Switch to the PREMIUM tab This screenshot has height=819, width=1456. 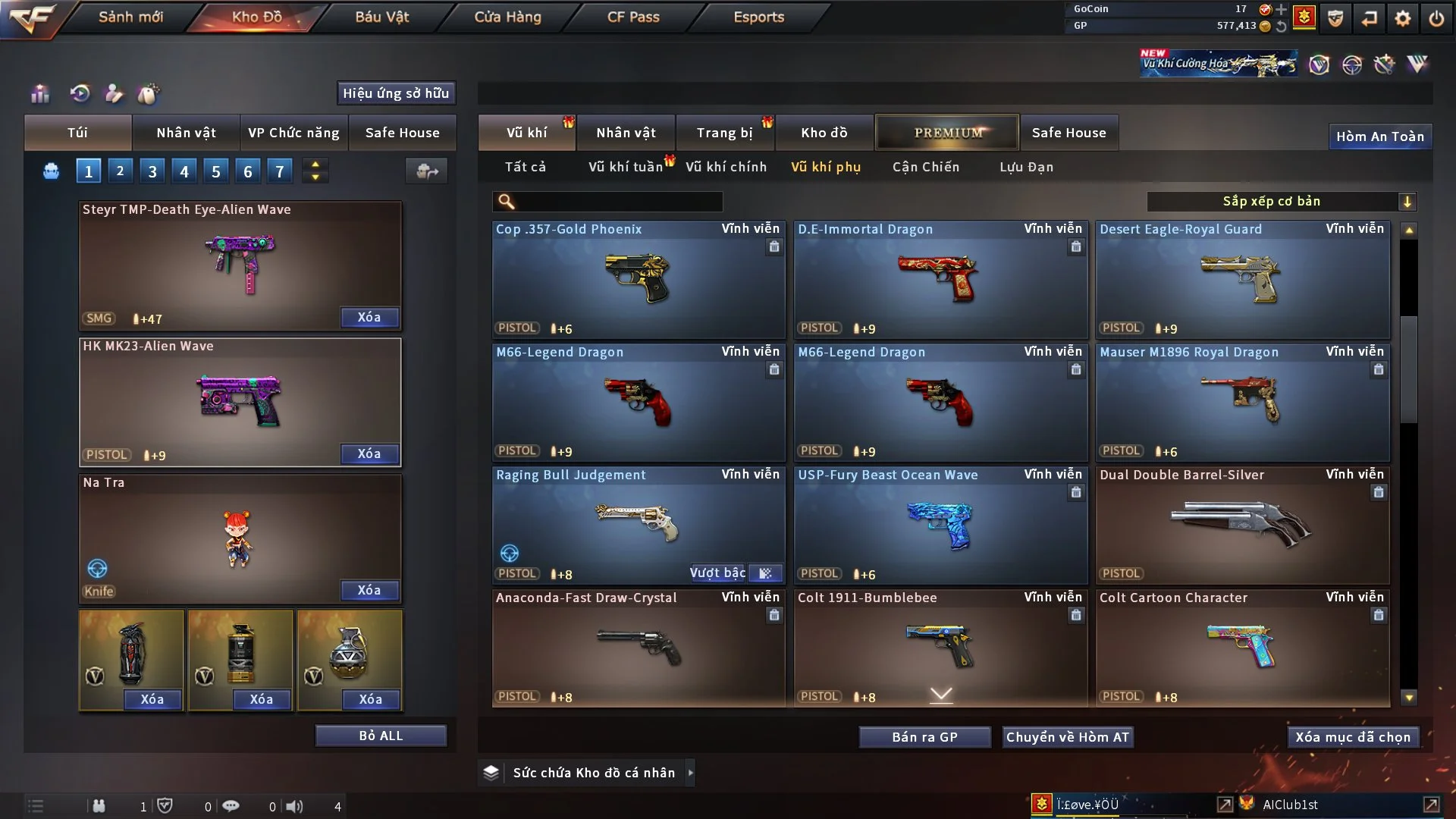pos(947,133)
